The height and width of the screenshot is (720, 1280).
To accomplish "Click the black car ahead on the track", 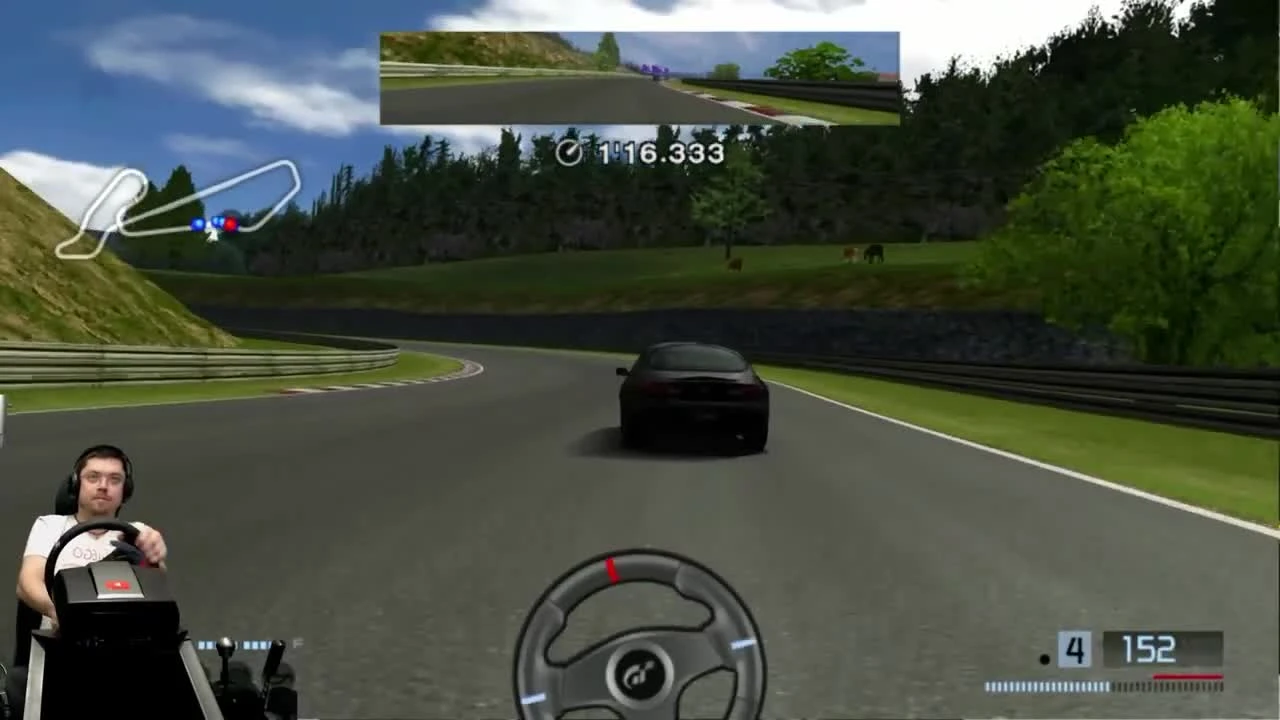I will [x=690, y=395].
